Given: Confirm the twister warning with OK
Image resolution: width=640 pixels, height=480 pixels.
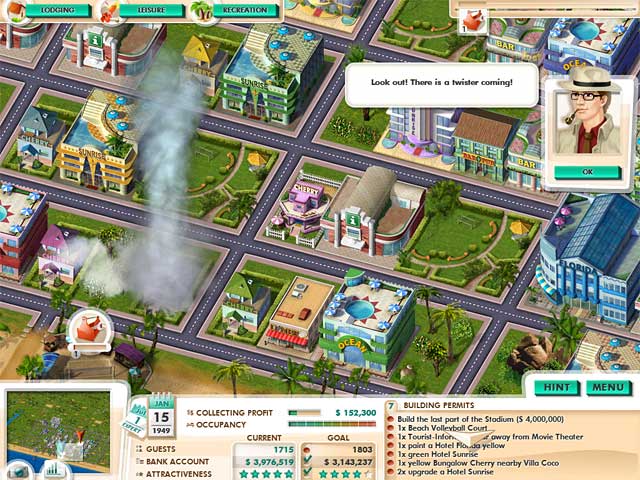Looking at the screenshot, I should click(x=587, y=171).
